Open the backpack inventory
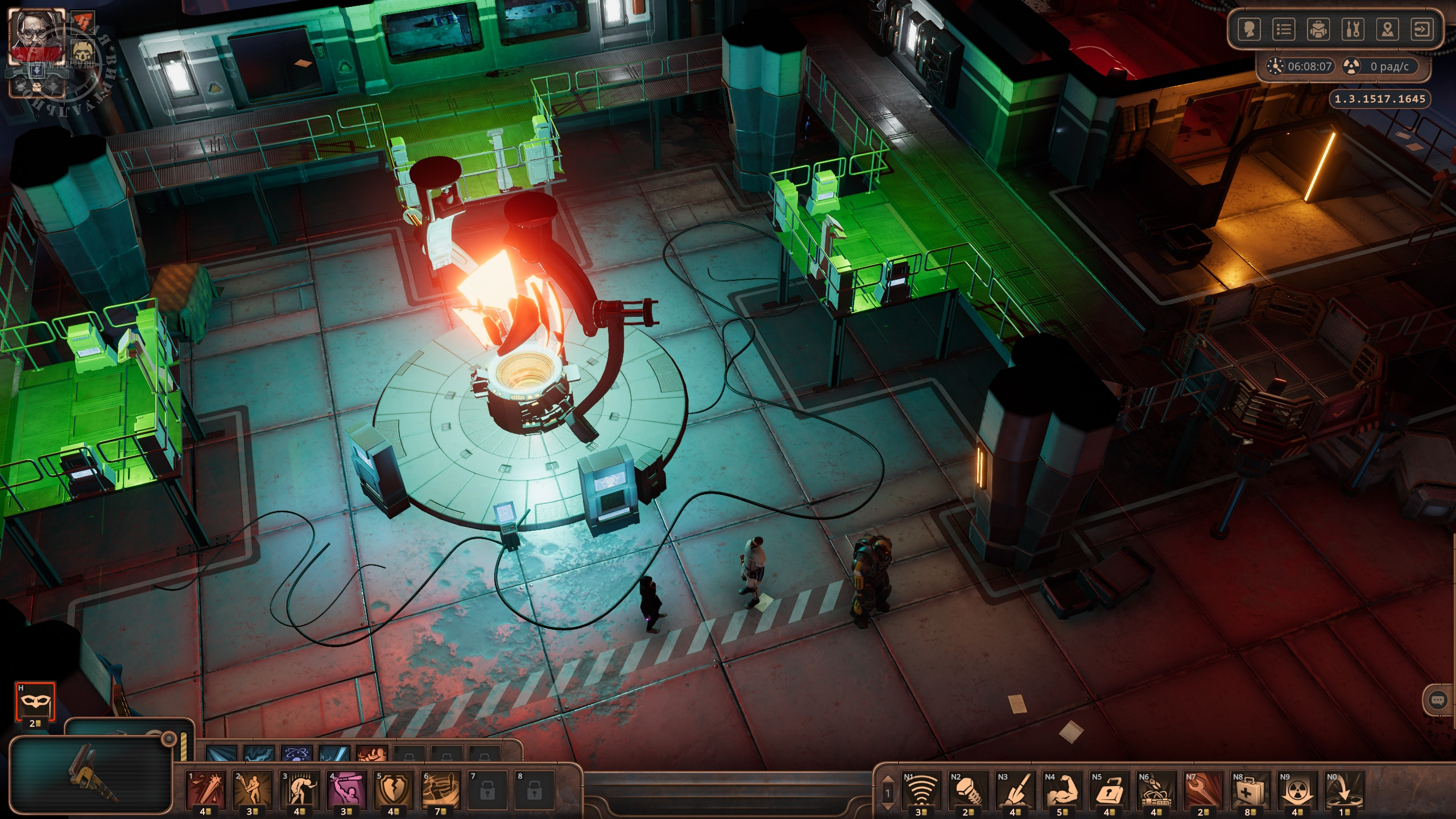Viewport: 1456px width, 819px height. tap(1318, 29)
